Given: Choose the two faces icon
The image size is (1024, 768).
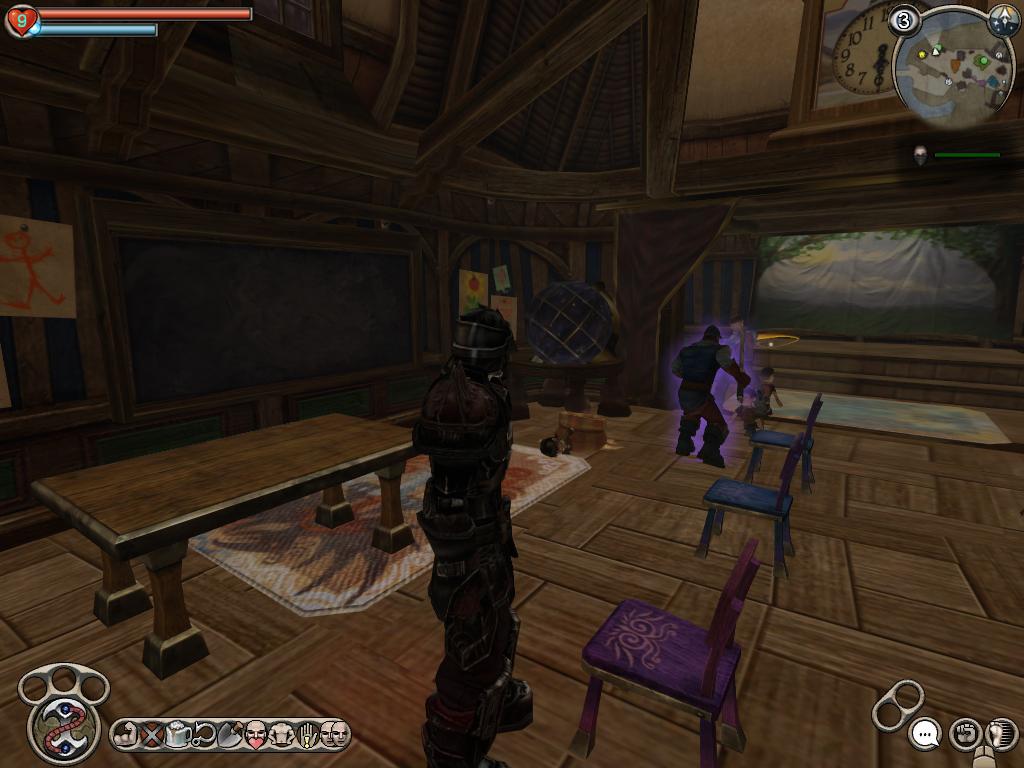Looking at the screenshot, I should [x=334, y=736].
